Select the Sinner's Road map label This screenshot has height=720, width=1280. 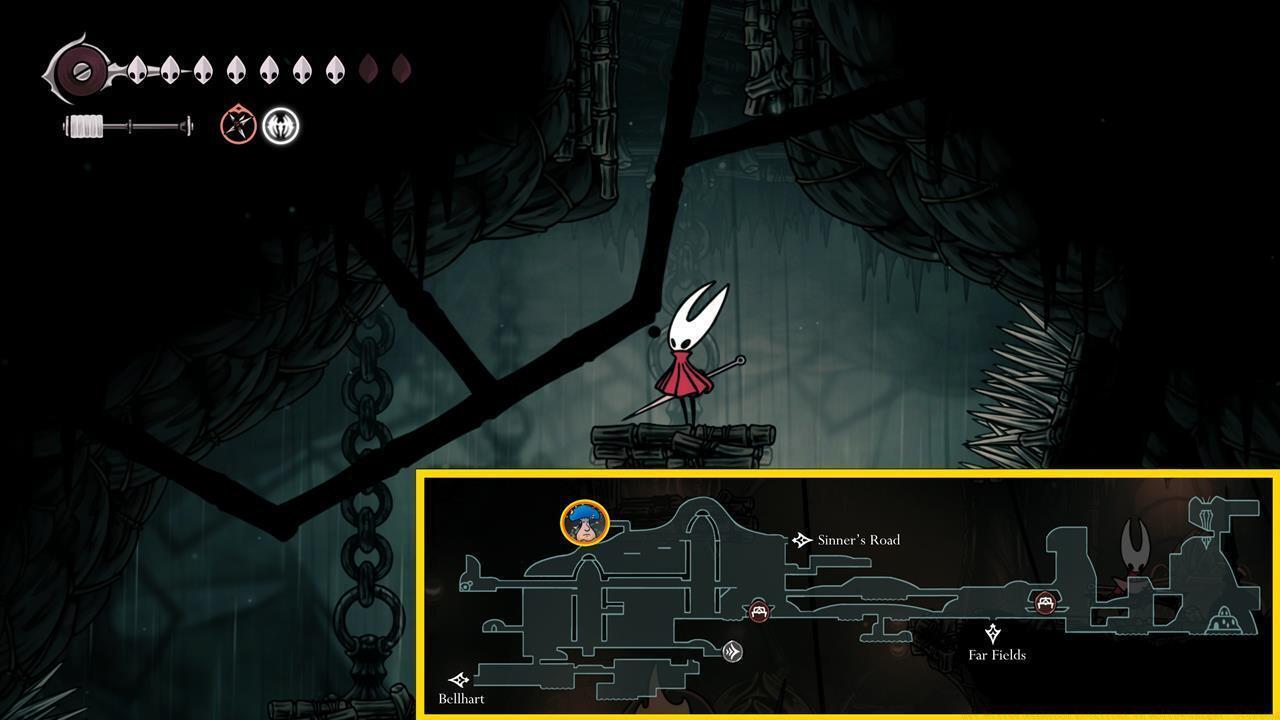(x=857, y=540)
